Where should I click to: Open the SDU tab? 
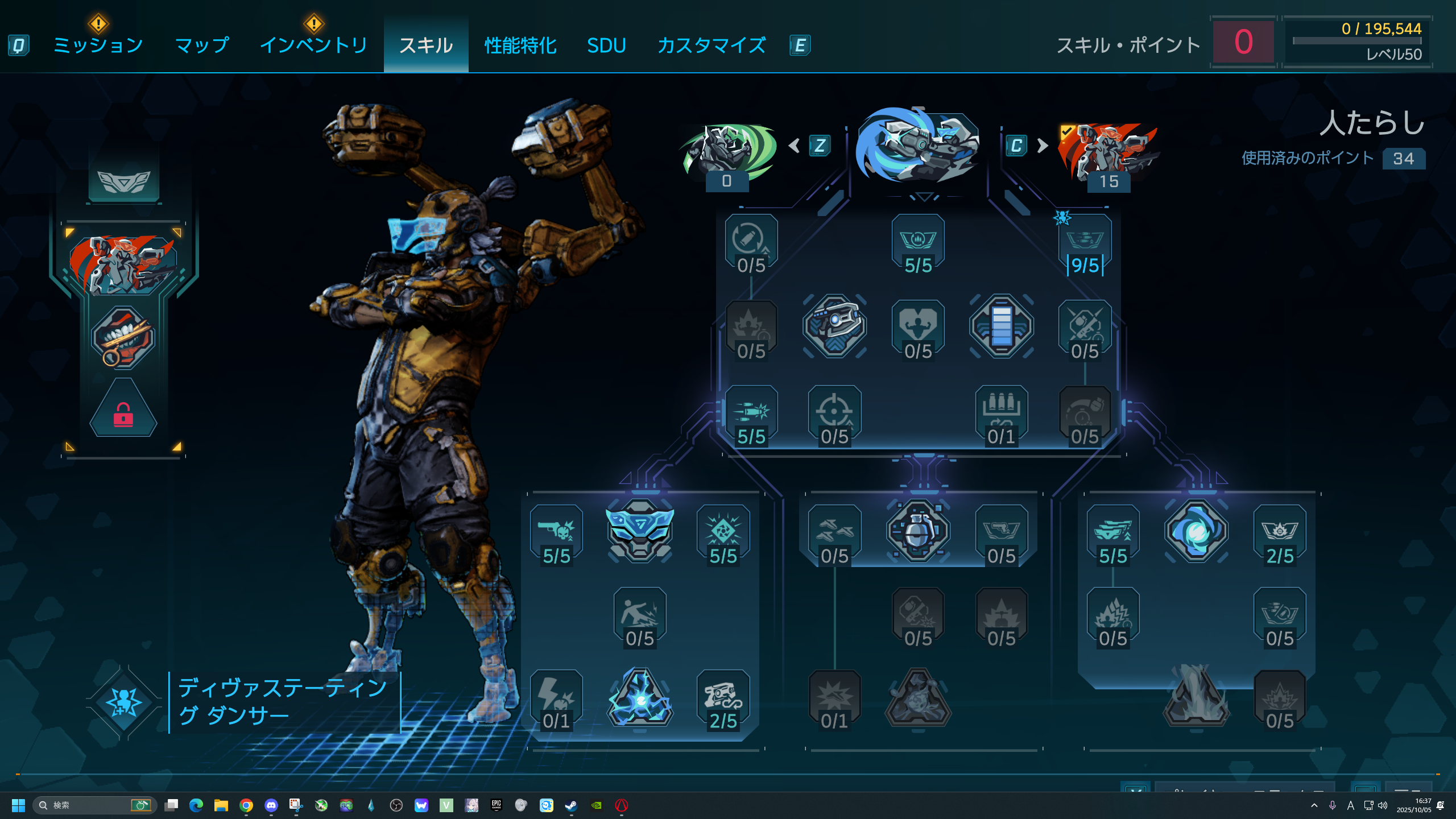coord(606,45)
